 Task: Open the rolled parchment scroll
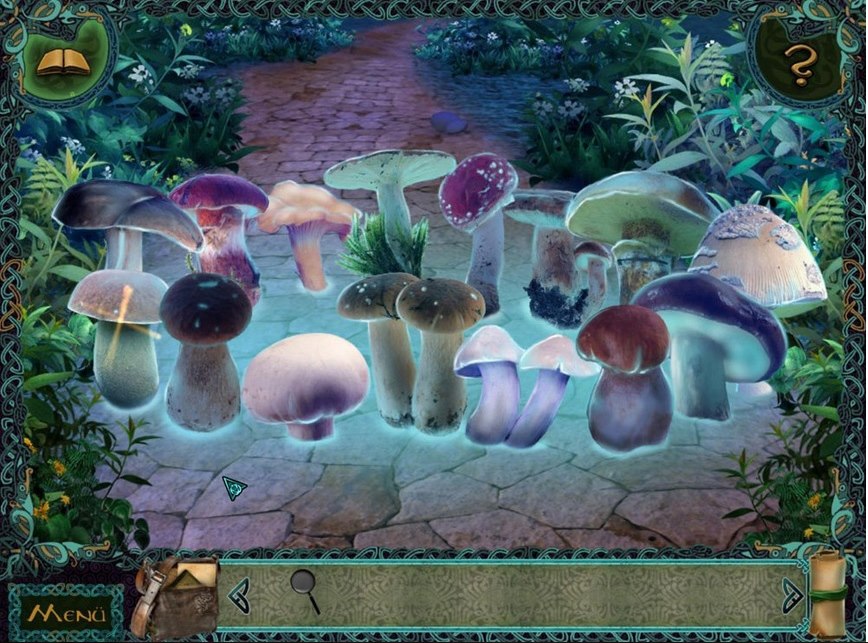click(830, 593)
